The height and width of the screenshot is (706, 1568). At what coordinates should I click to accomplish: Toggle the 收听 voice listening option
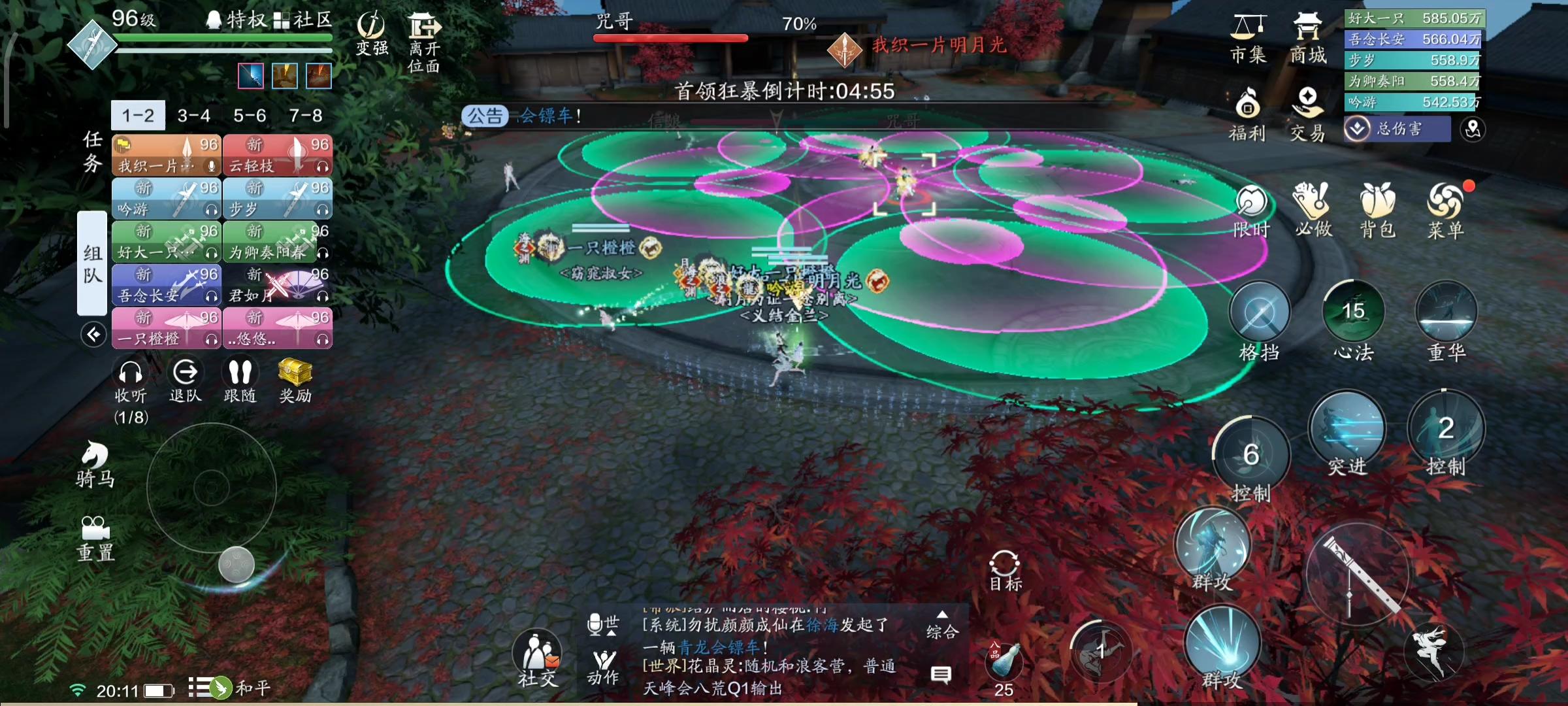point(129,373)
